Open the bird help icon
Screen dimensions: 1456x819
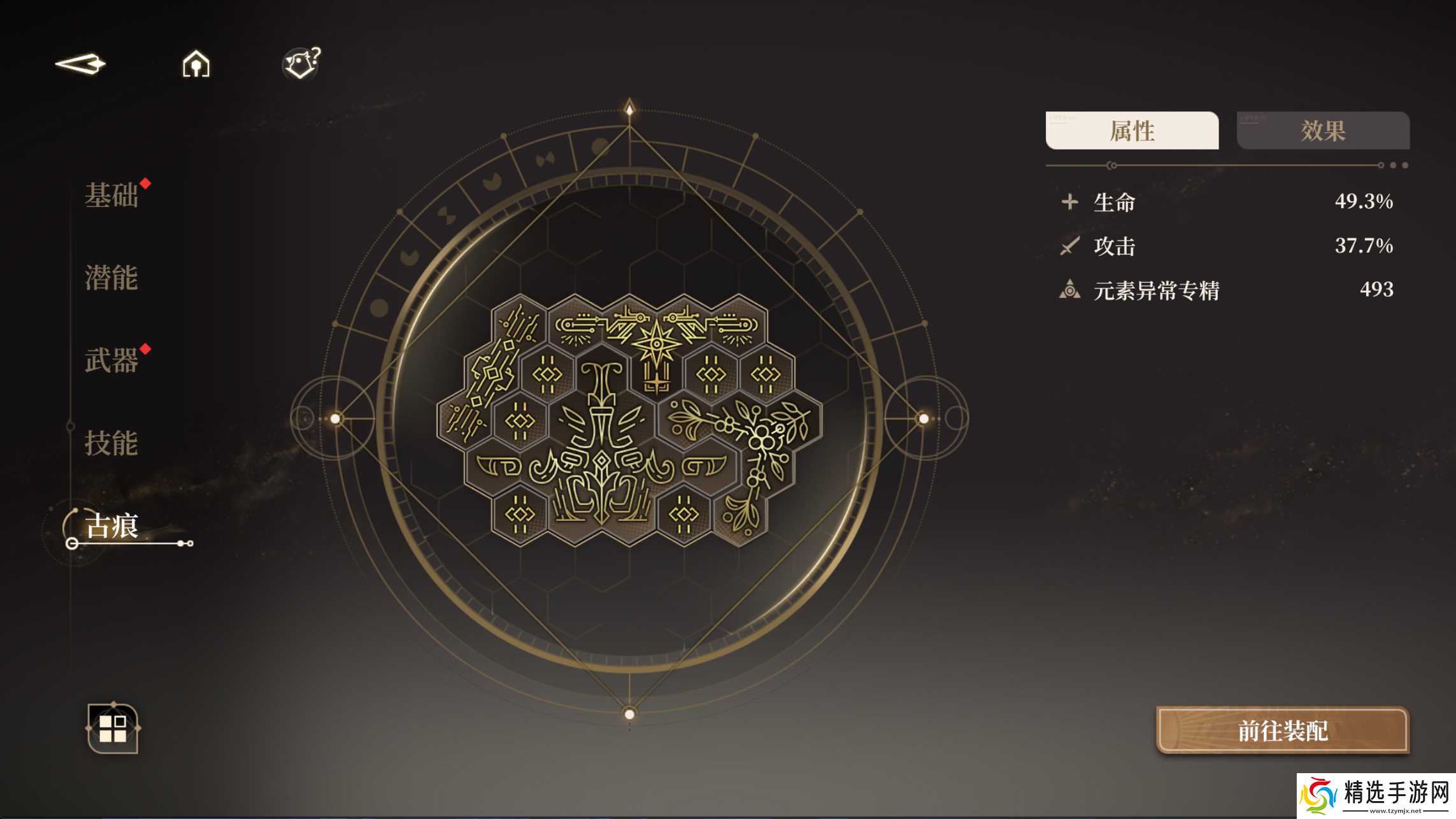[x=301, y=64]
